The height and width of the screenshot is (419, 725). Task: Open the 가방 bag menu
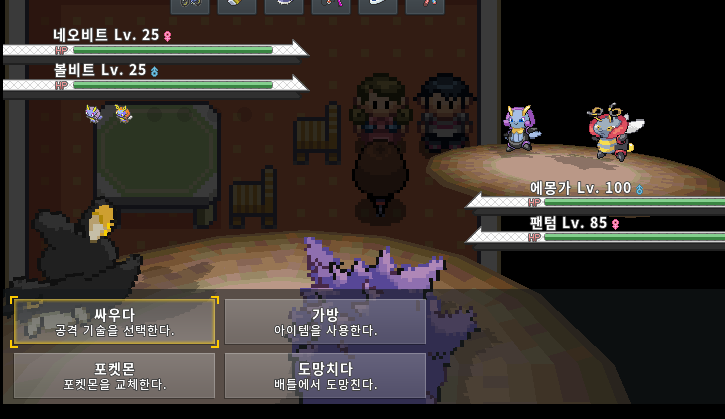[325, 321]
